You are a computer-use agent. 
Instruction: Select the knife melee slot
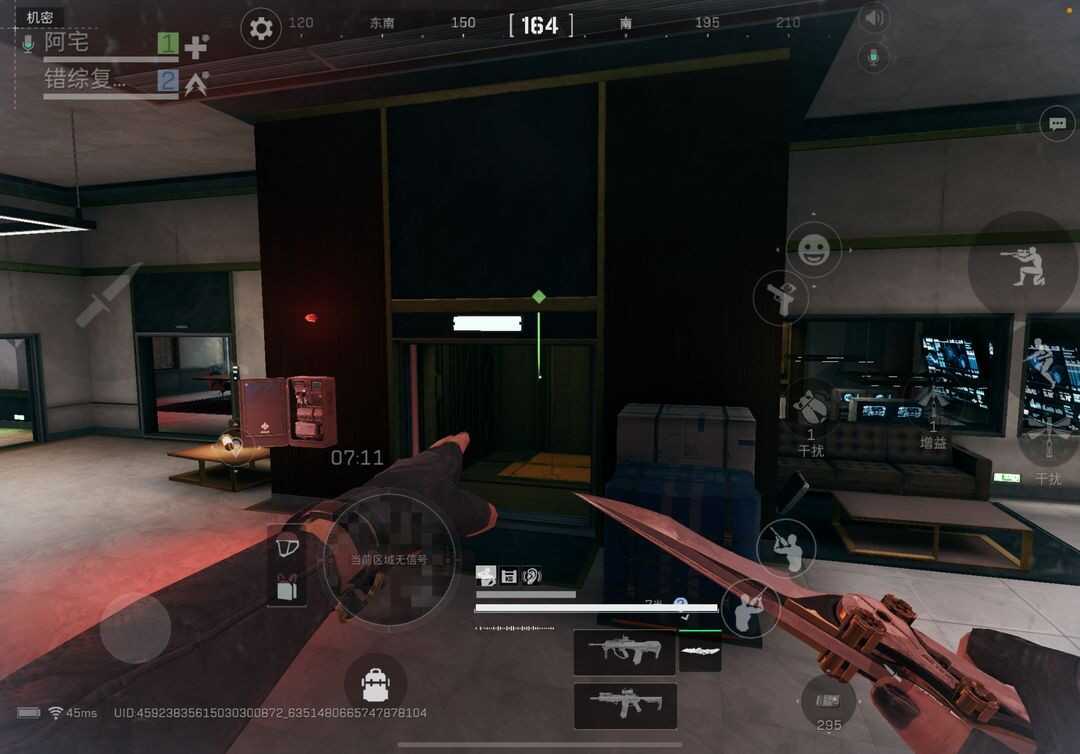(700, 652)
